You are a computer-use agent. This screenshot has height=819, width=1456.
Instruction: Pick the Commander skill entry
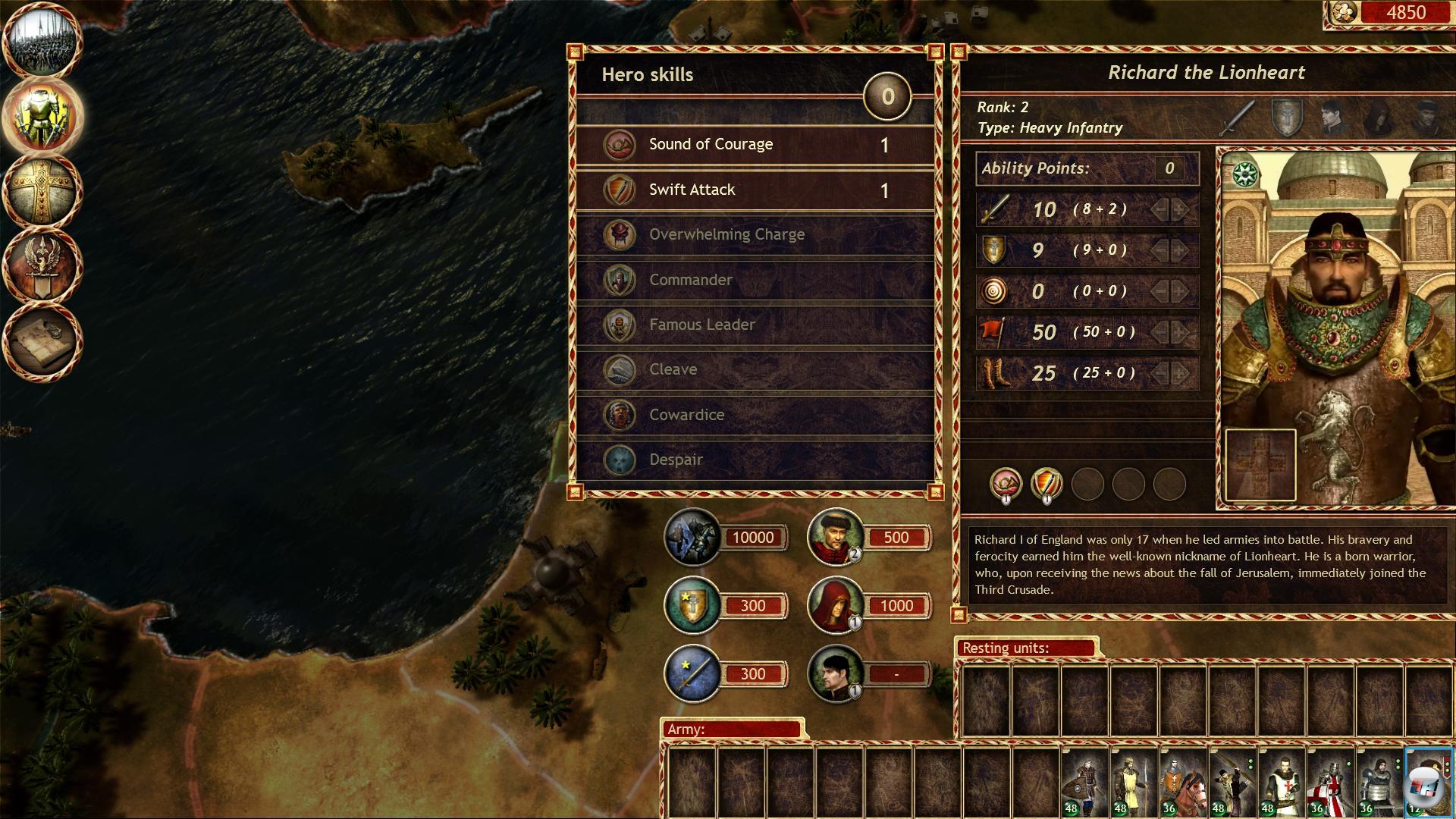point(755,280)
